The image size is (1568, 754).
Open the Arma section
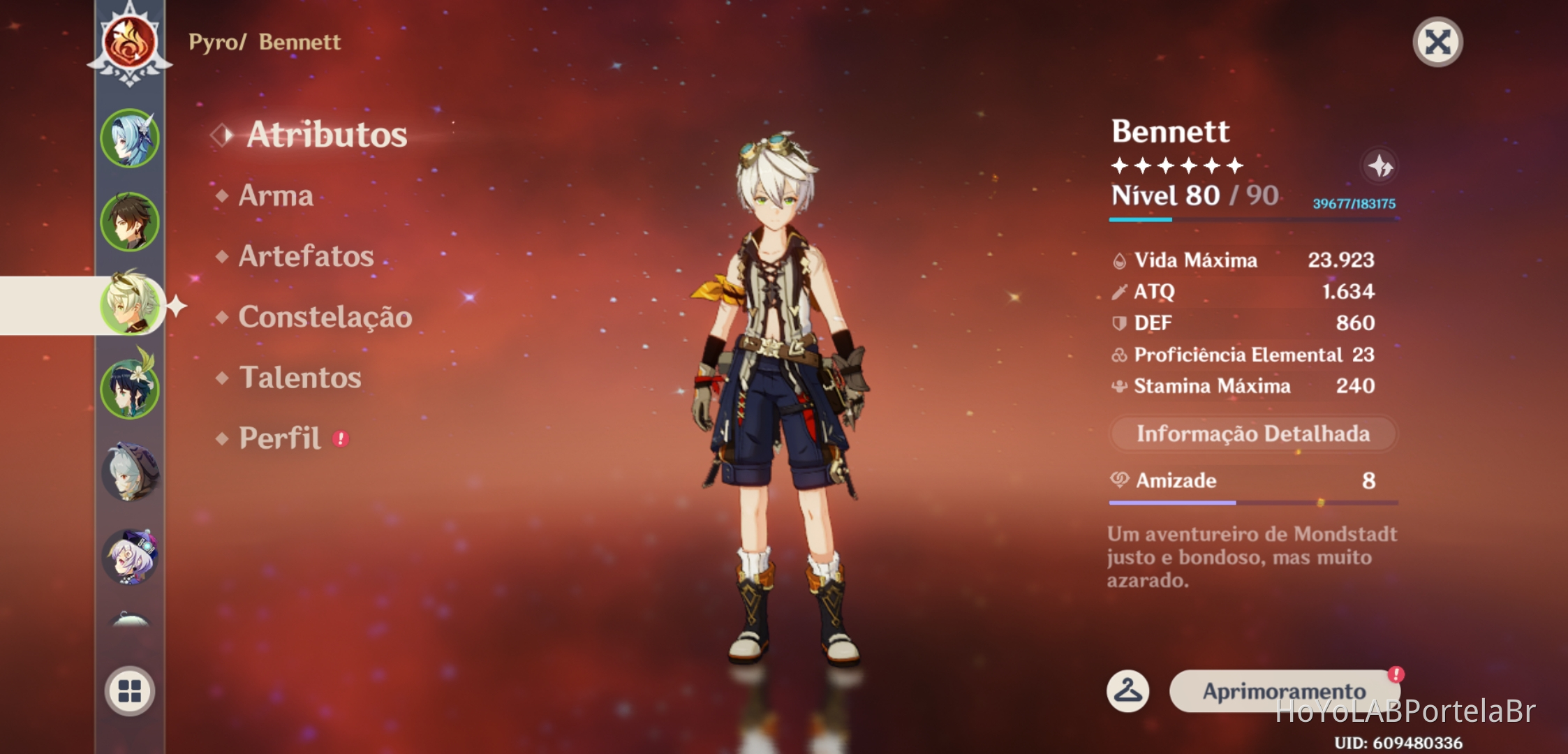[275, 196]
